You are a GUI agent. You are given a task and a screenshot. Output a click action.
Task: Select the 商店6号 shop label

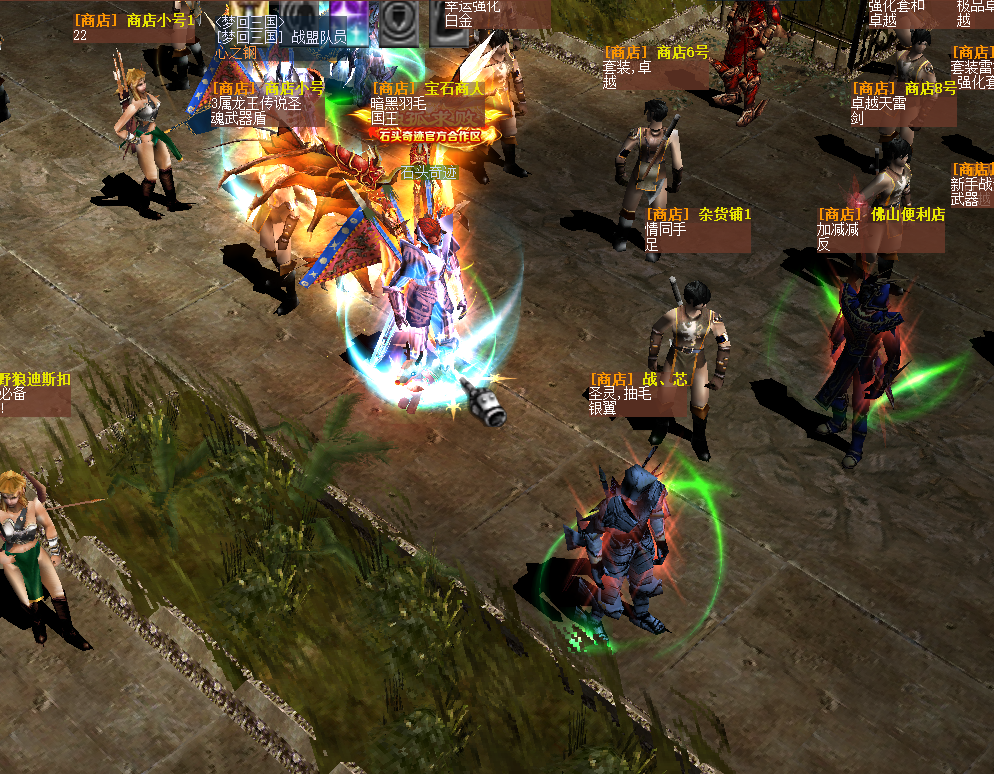pos(655,66)
